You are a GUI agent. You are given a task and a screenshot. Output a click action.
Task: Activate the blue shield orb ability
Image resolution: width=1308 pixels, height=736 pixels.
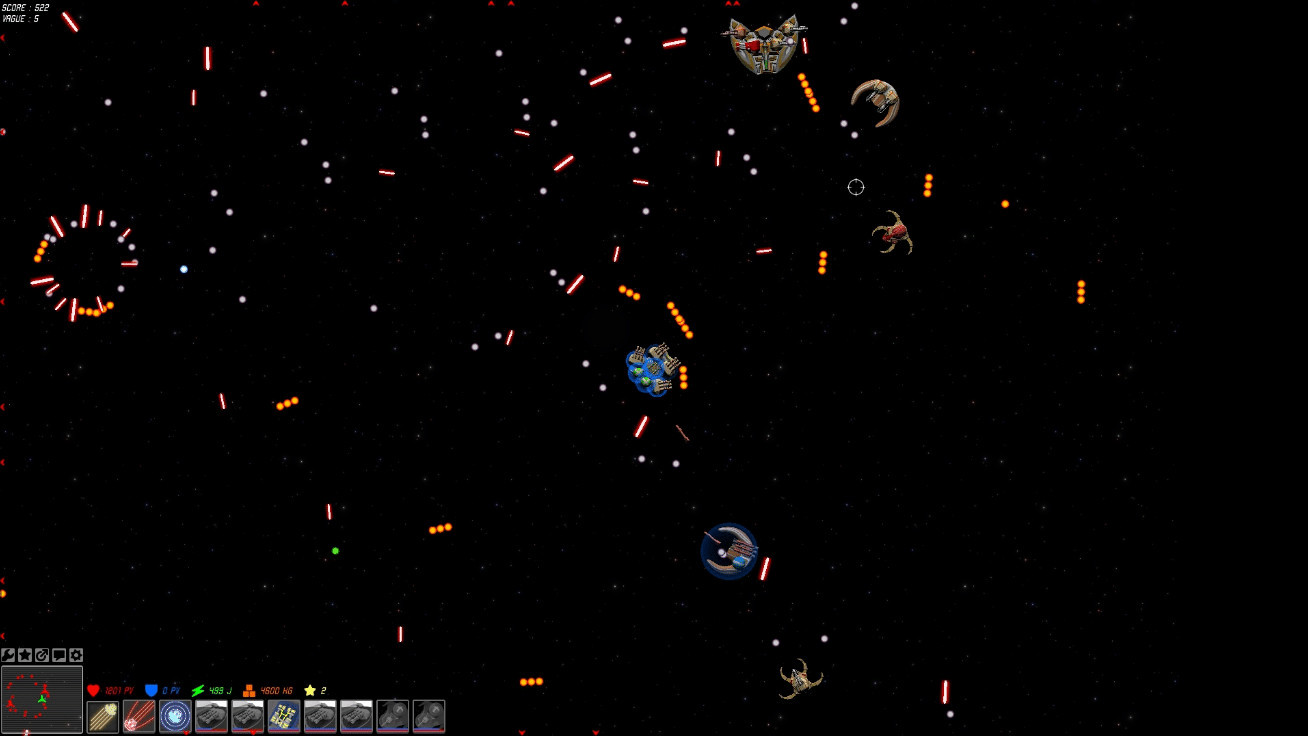pyautogui.click(x=175, y=716)
